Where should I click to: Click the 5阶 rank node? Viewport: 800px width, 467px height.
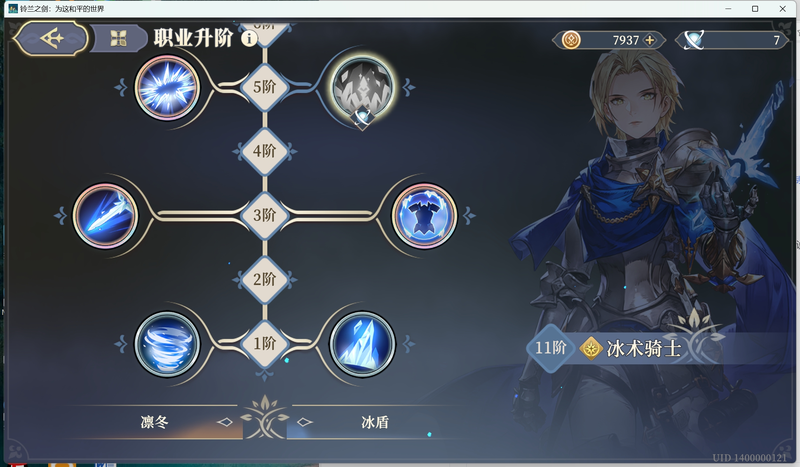coord(264,87)
